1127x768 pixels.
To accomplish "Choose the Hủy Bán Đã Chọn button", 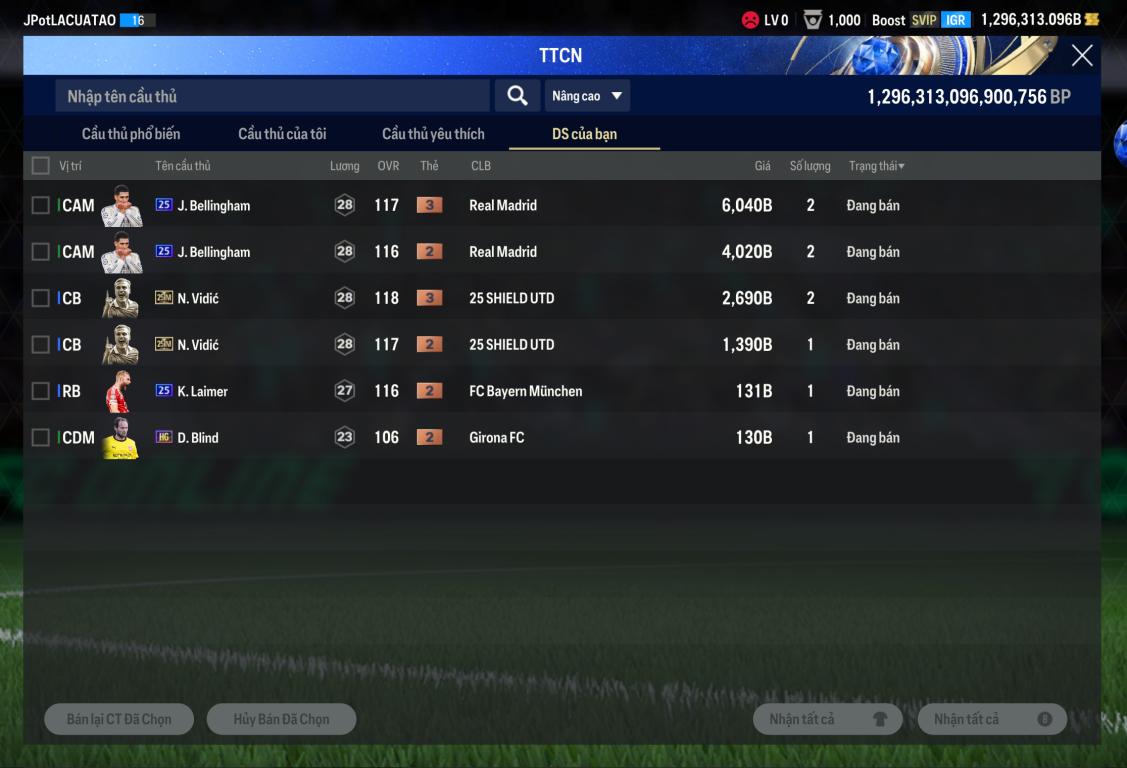I will [x=281, y=719].
